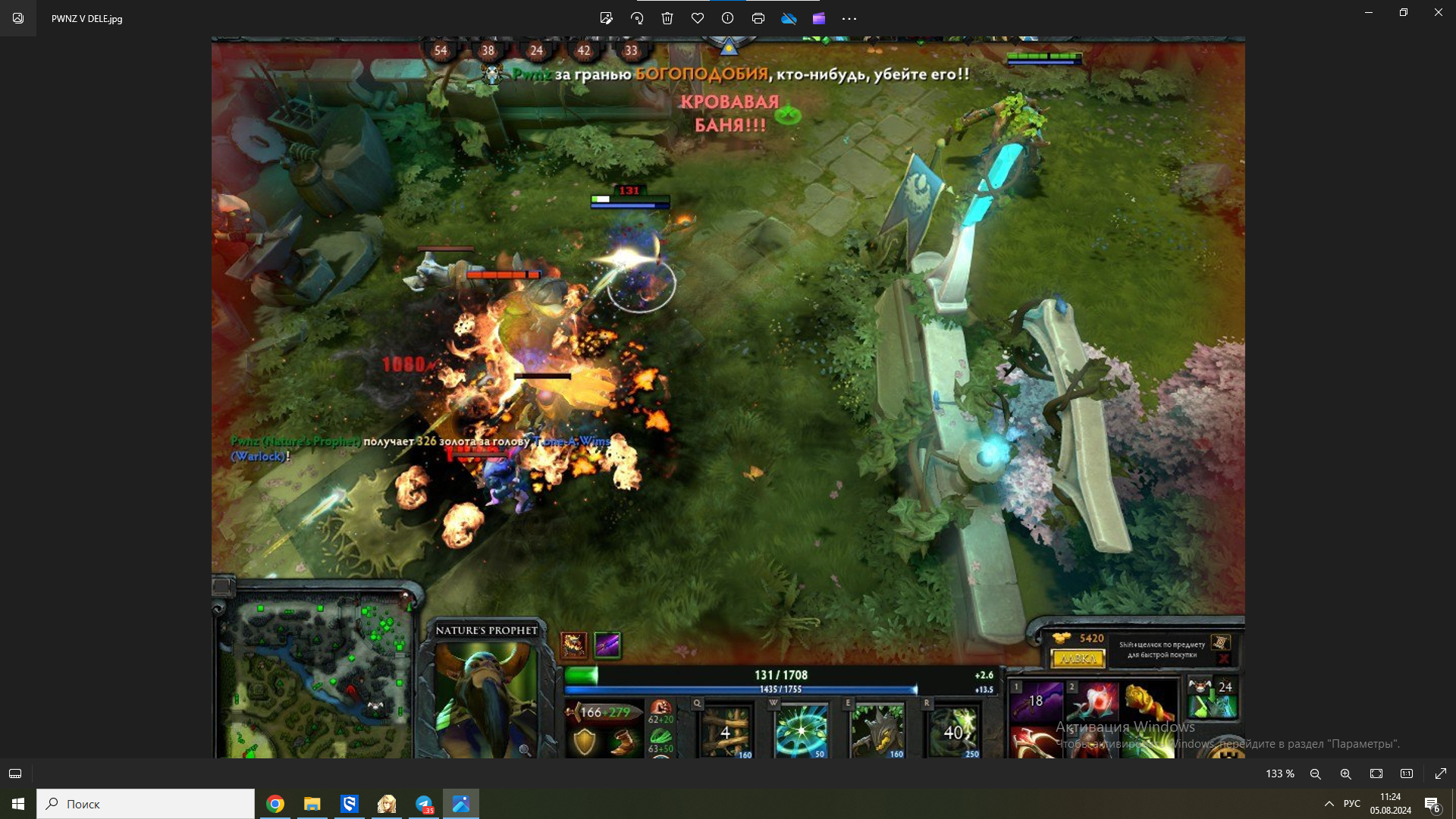The image size is (1456, 819).
Task: Select the respawn timer showing 54
Action: 441,51
